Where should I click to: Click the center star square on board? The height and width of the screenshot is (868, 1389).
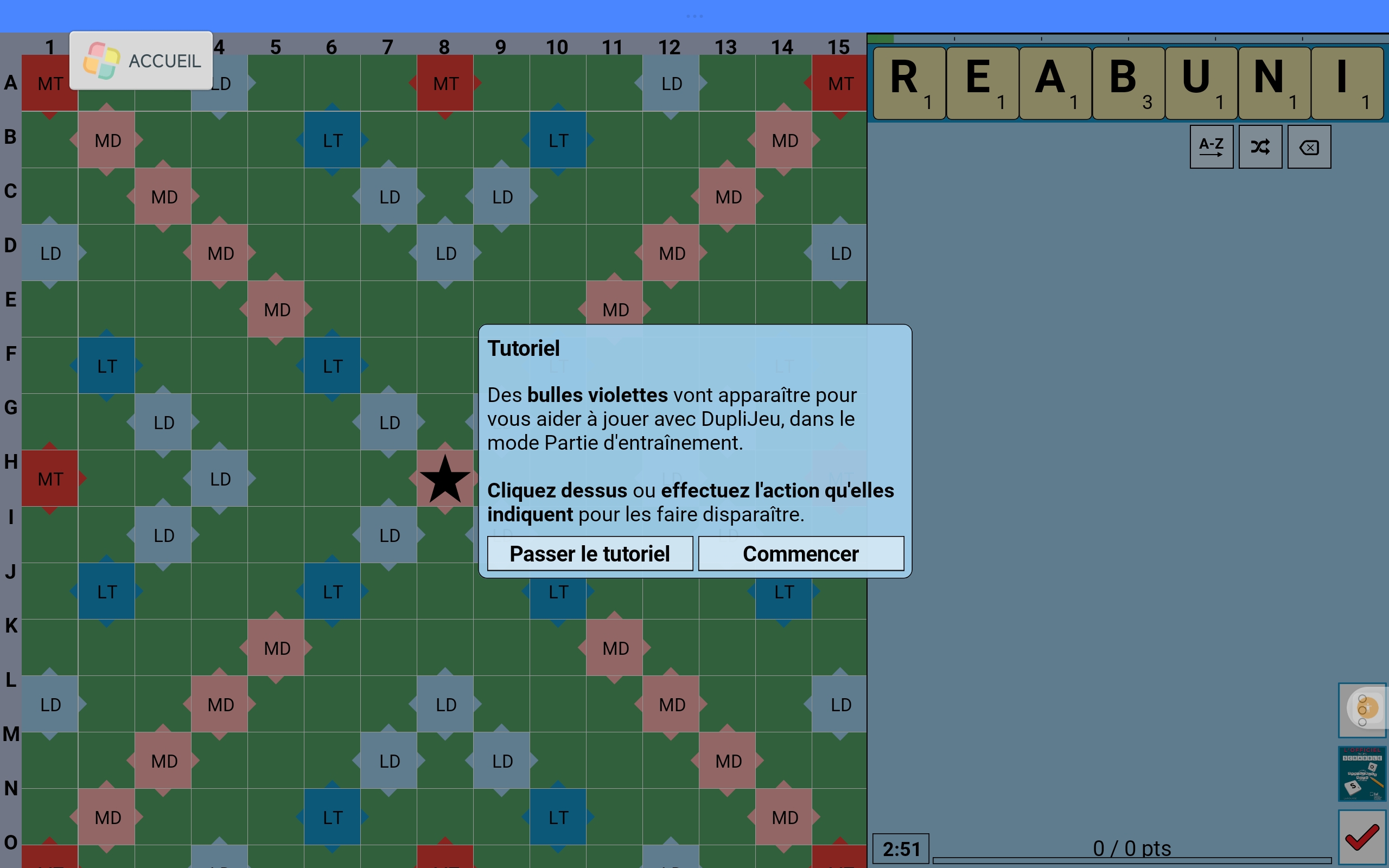445,478
